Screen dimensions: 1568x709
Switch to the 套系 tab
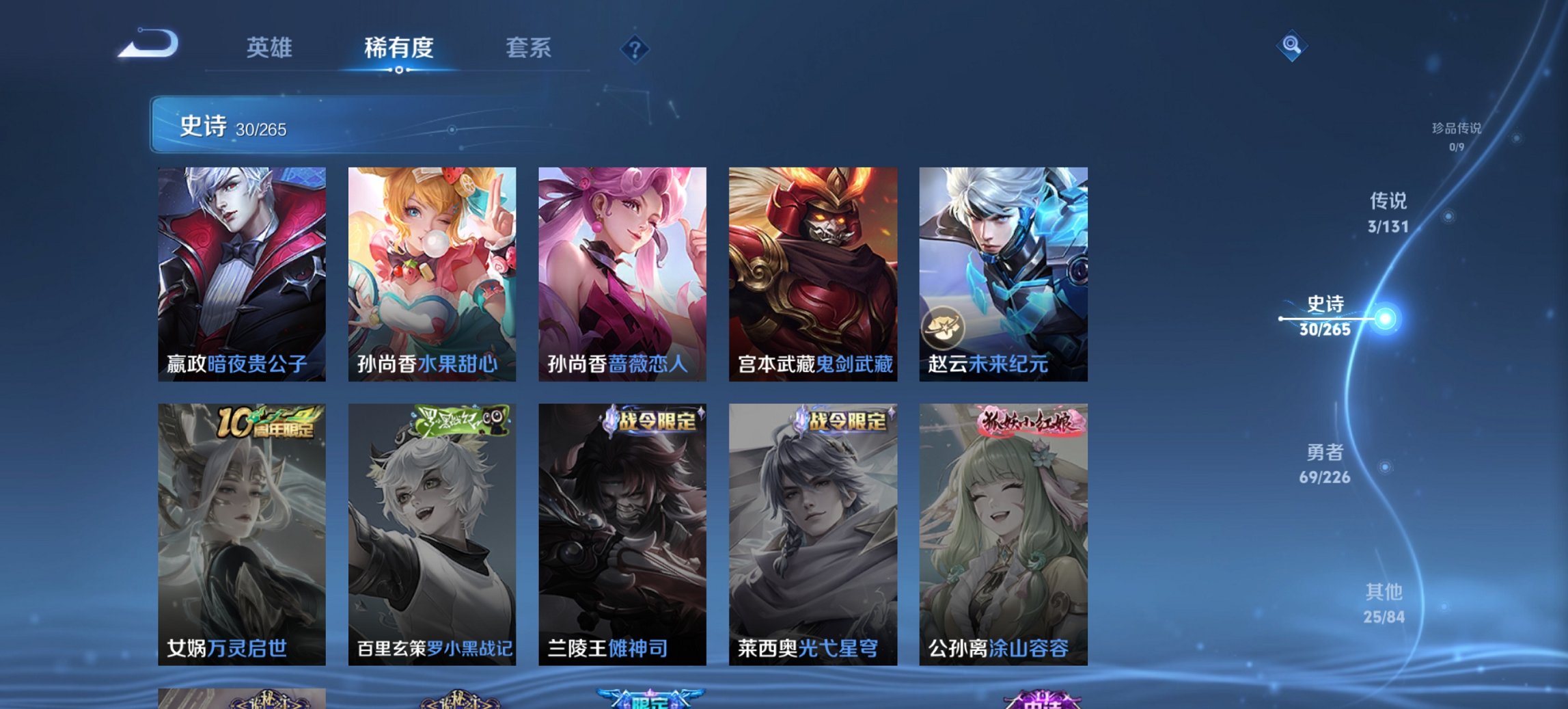coord(529,49)
